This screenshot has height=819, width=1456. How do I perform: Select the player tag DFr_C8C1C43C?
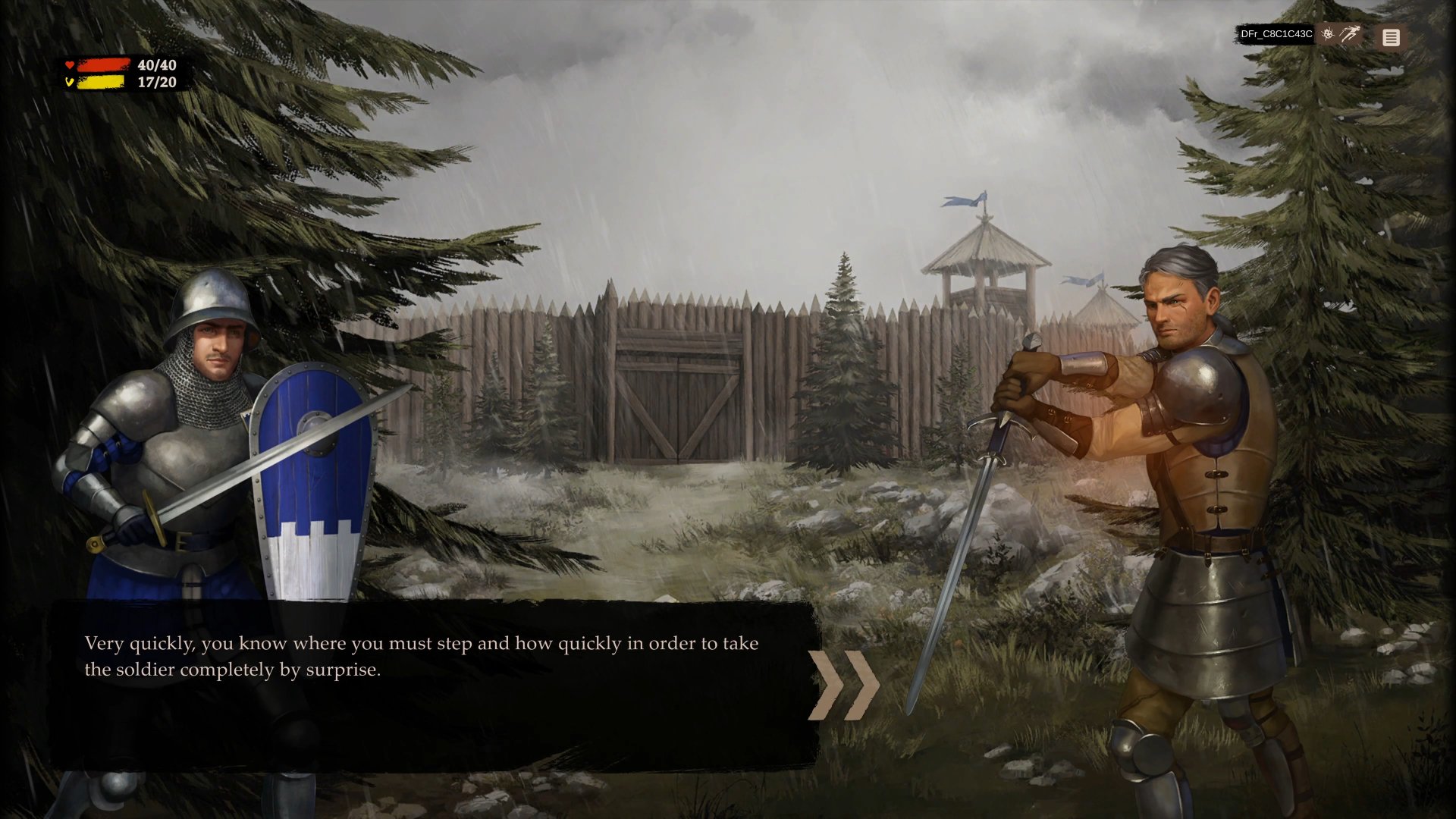click(x=1278, y=34)
